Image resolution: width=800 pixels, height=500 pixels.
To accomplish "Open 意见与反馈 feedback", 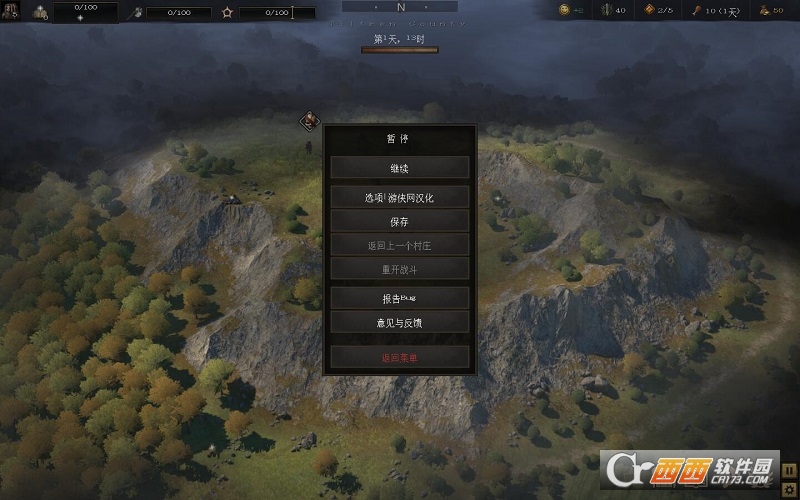I will [400, 322].
